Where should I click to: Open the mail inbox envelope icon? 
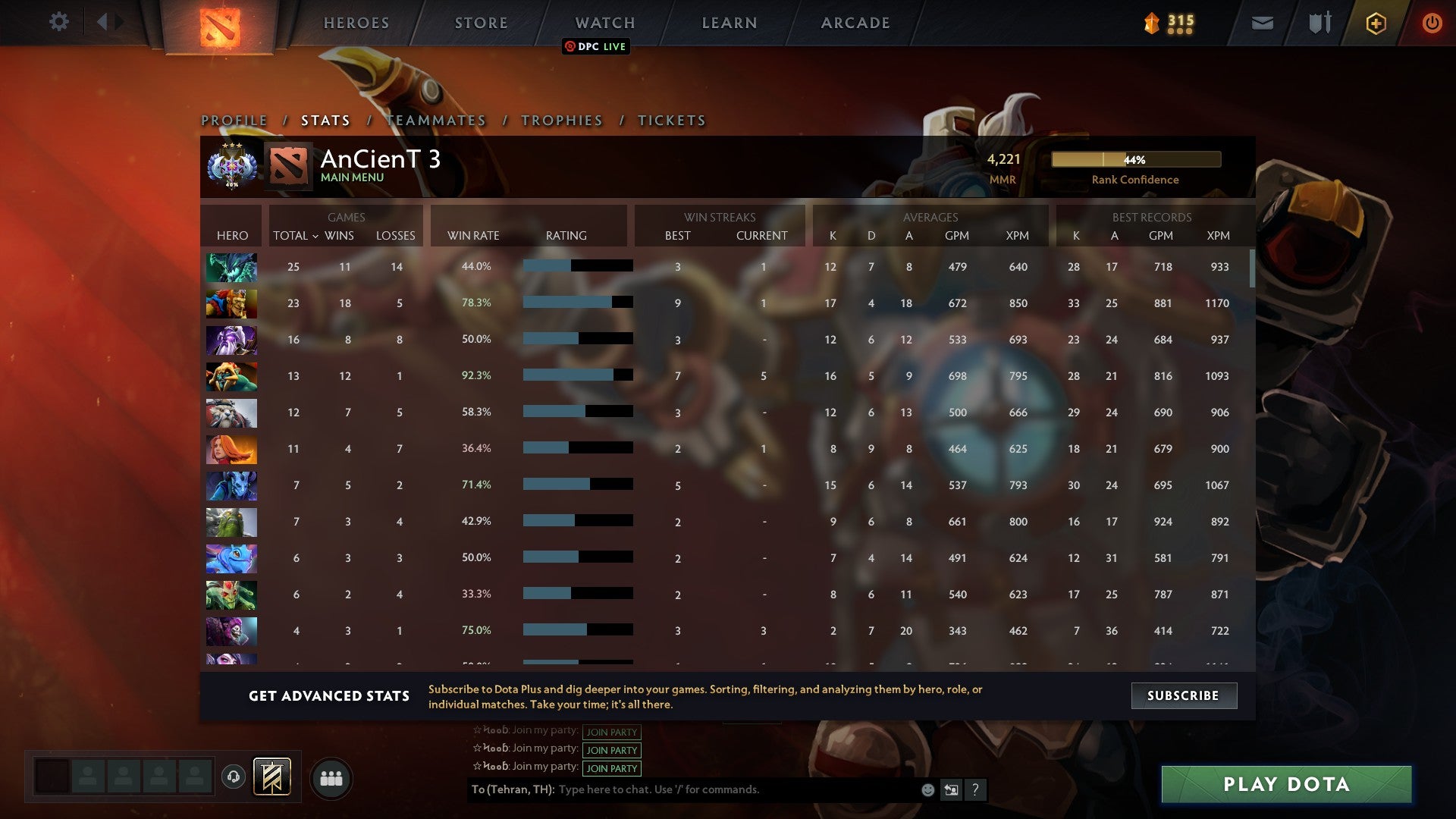(1261, 23)
